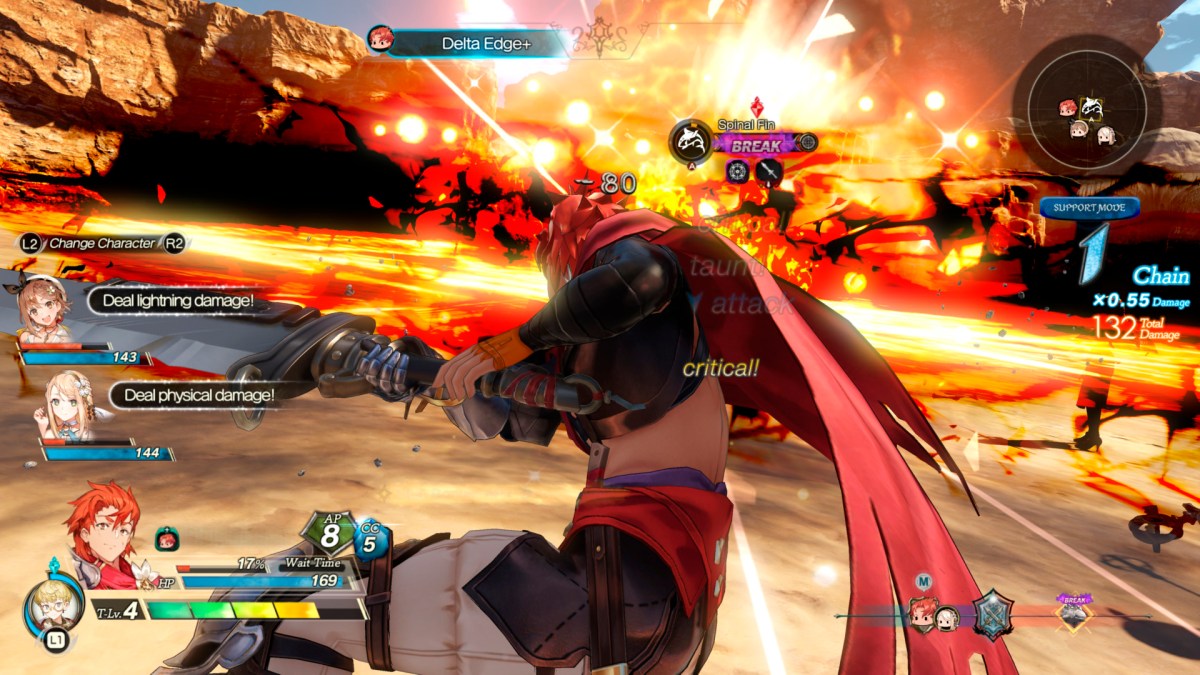Select the Spinal Fin enemy target icon

689,141
